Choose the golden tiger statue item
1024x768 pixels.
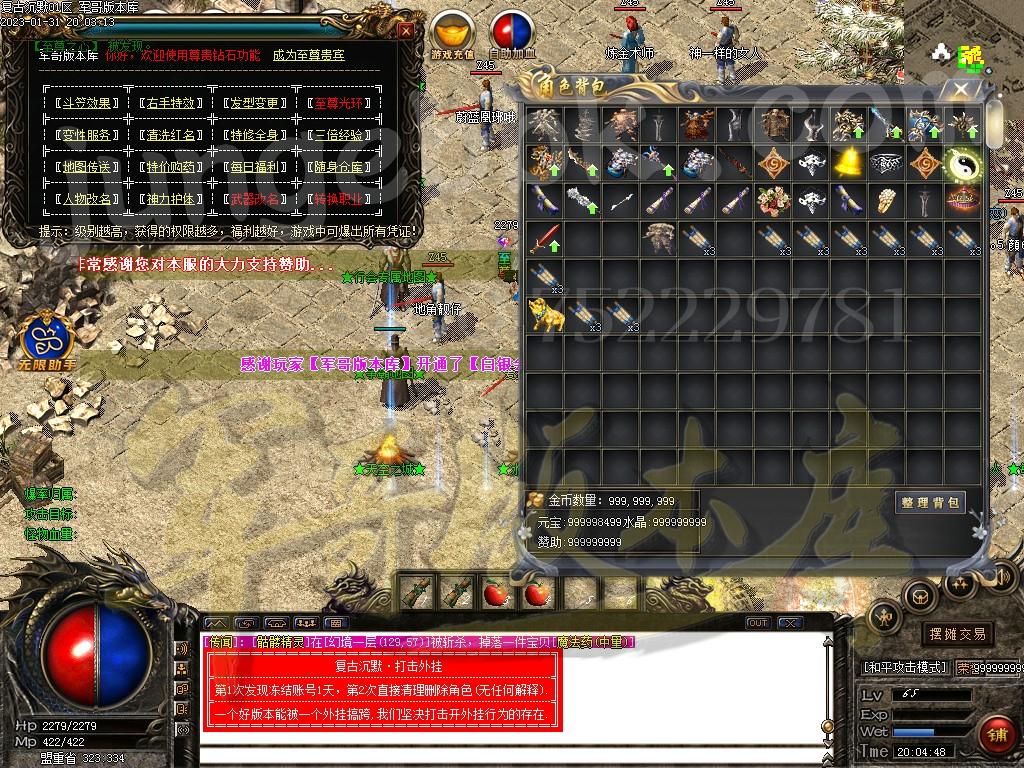pos(547,316)
